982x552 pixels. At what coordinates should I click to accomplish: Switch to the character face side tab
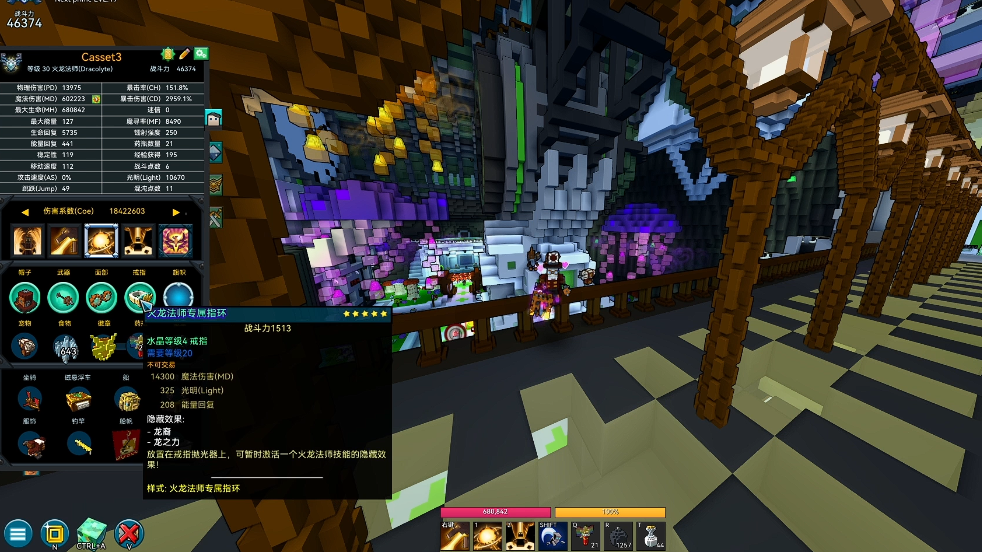(214, 118)
